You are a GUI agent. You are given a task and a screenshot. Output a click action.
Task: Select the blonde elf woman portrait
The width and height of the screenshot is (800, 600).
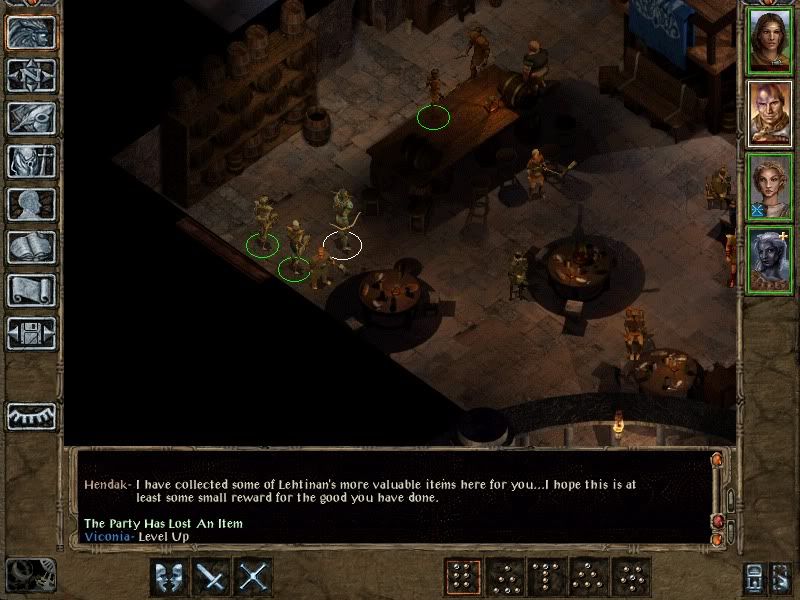pyautogui.click(x=770, y=187)
